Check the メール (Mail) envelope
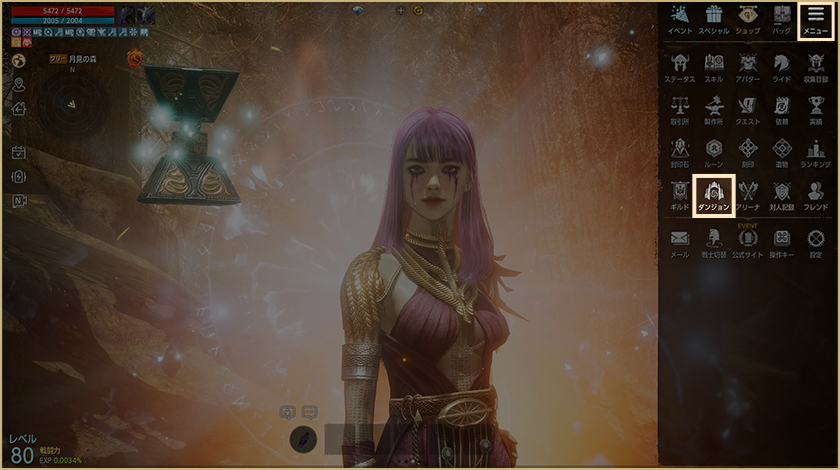This screenshot has width=840, height=470. click(x=680, y=242)
